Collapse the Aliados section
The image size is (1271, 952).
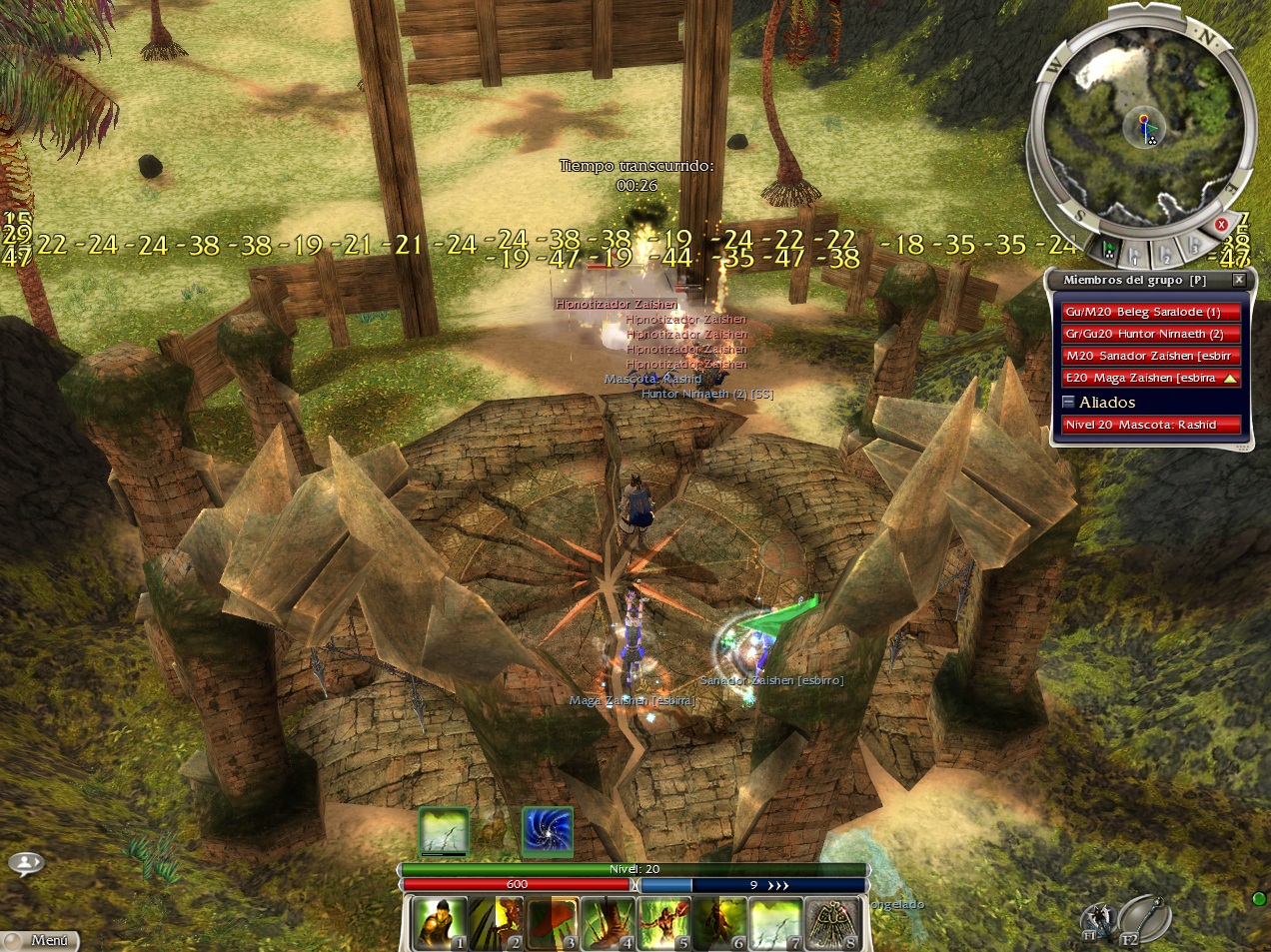[x=1068, y=402]
